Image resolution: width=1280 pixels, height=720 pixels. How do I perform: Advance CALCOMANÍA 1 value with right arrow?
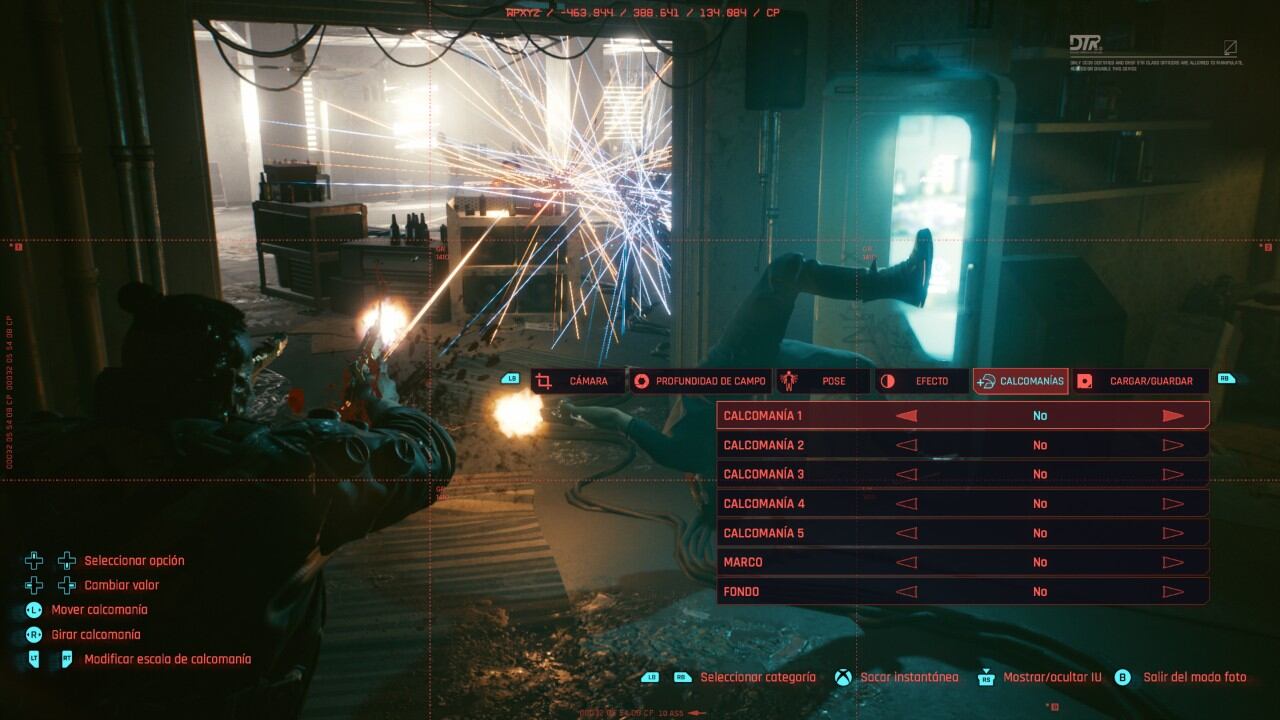(1176, 414)
